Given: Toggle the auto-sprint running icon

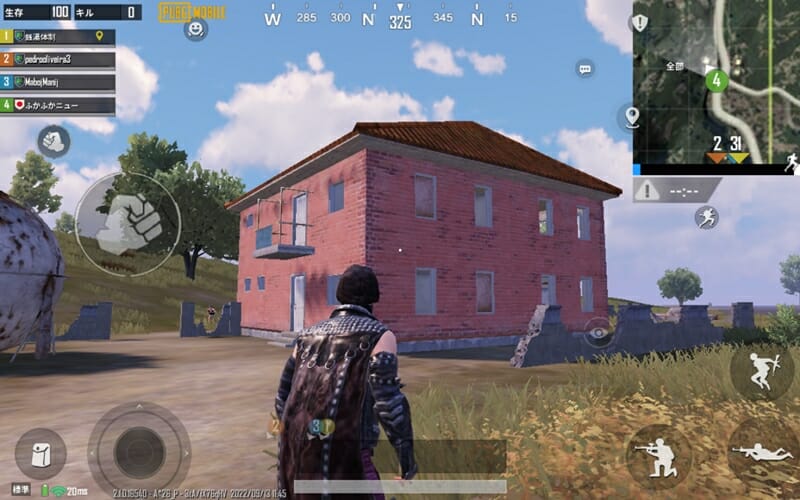Looking at the screenshot, I should [x=709, y=217].
